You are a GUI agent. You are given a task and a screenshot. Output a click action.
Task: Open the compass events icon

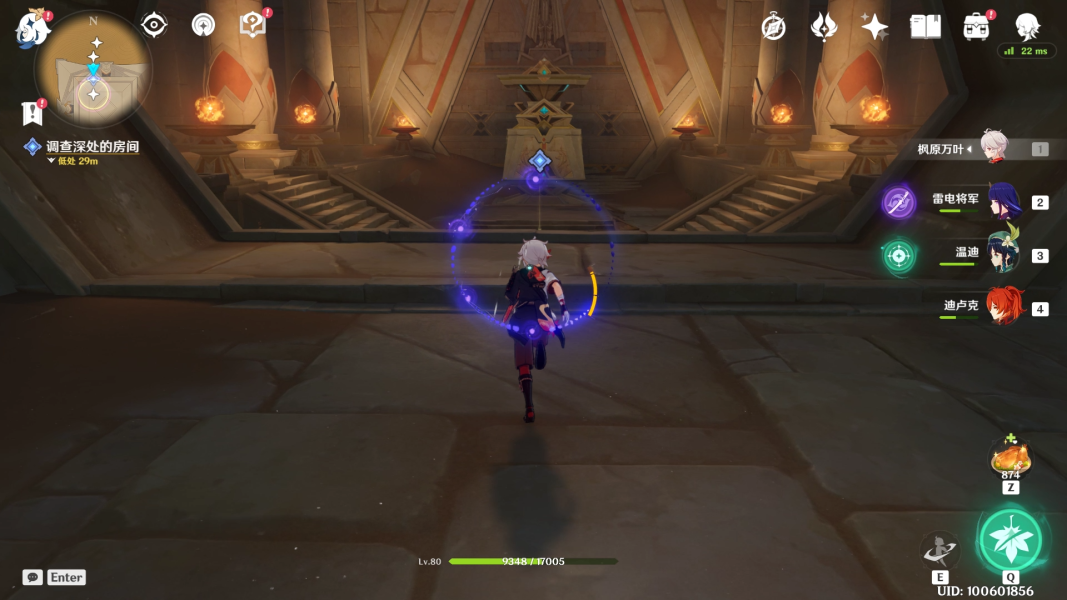[773, 27]
